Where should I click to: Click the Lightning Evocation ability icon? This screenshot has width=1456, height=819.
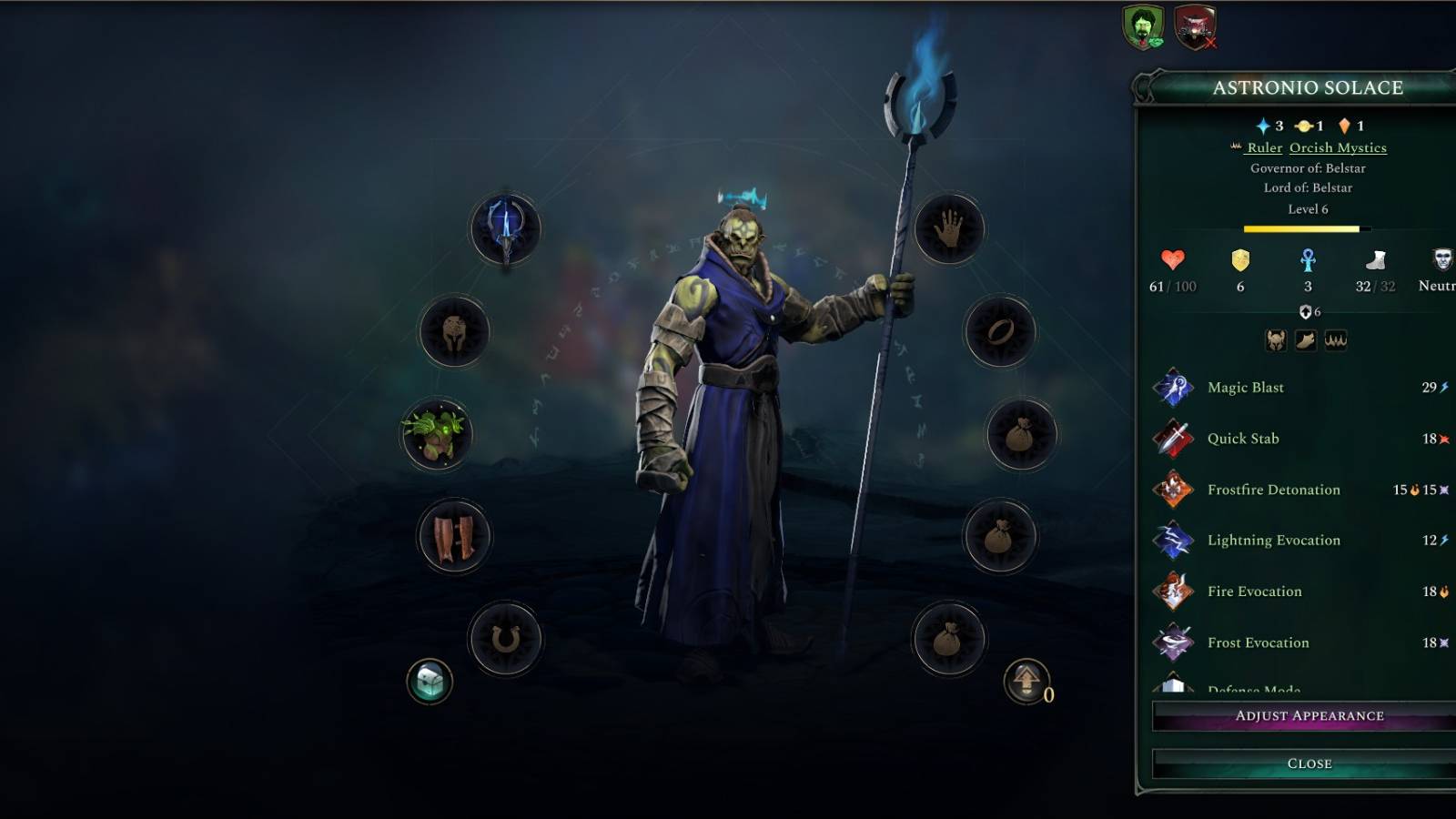(x=1176, y=540)
